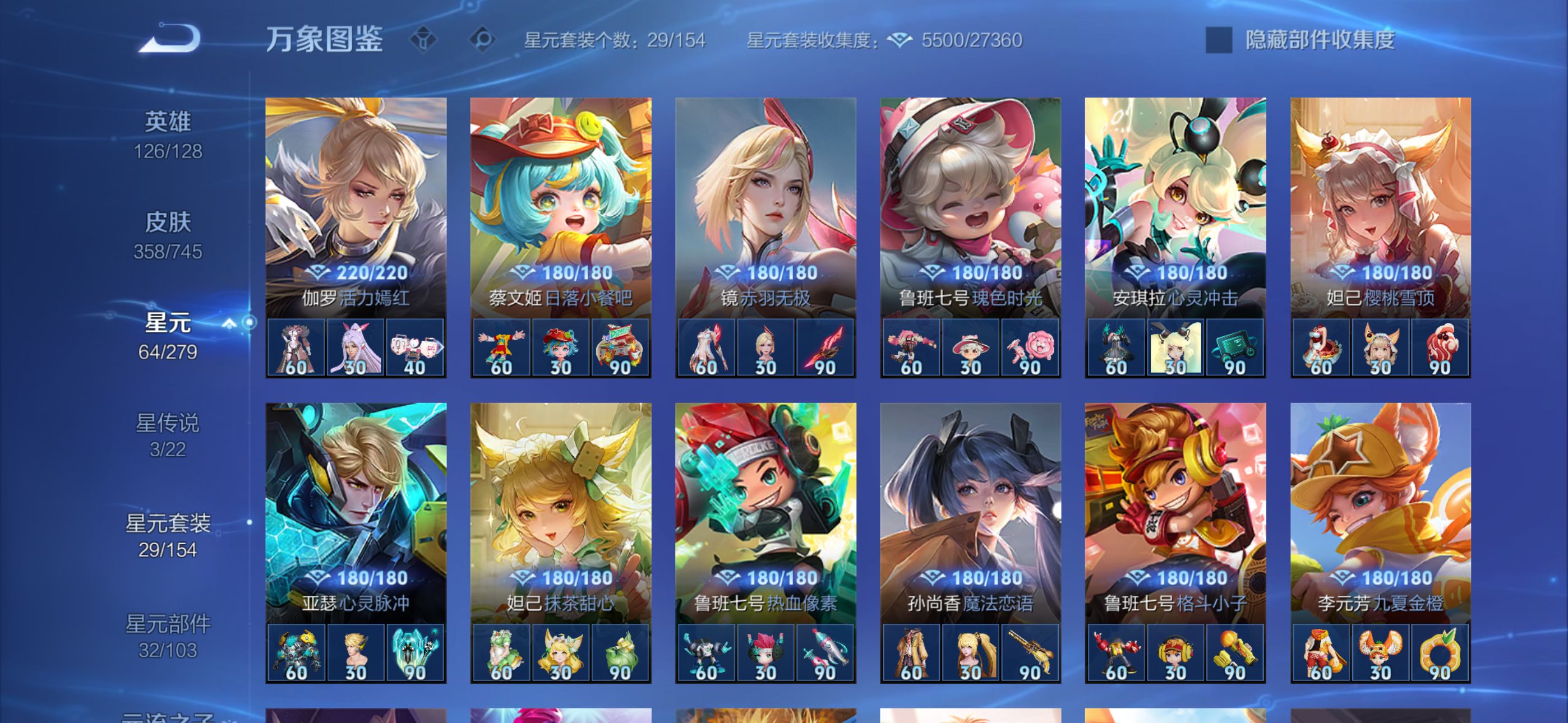The width and height of the screenshot is (1568, 723).
Task: Open the 皮肤 category tab
Action: click(168, 235)
